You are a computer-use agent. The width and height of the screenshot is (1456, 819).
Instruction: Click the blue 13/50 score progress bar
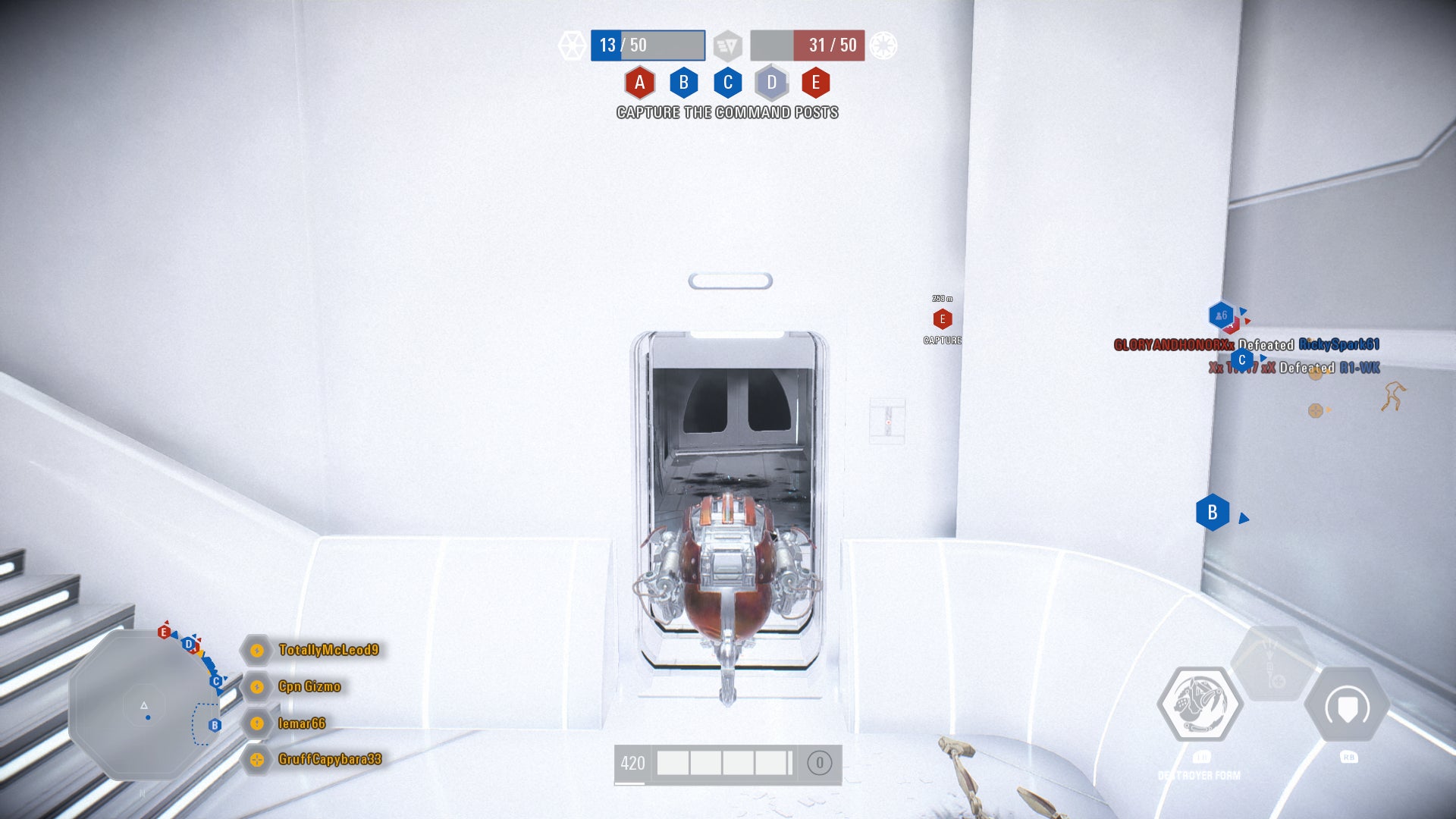(x=647, y=45)
